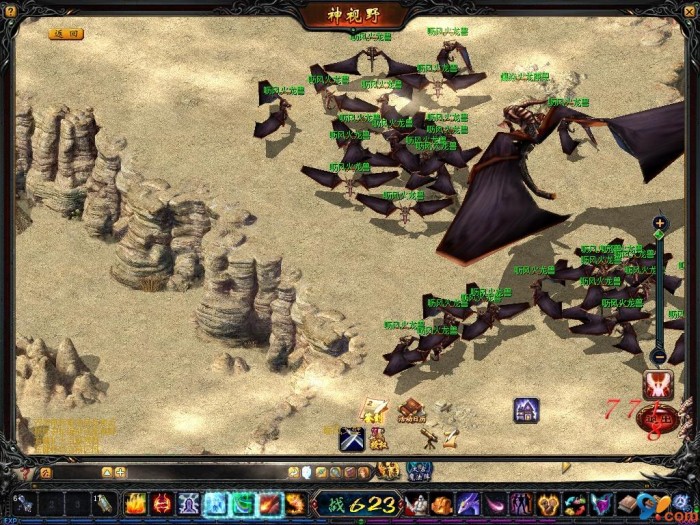Click the 返回 back button

pyautogui.click(x=66, y=33)
